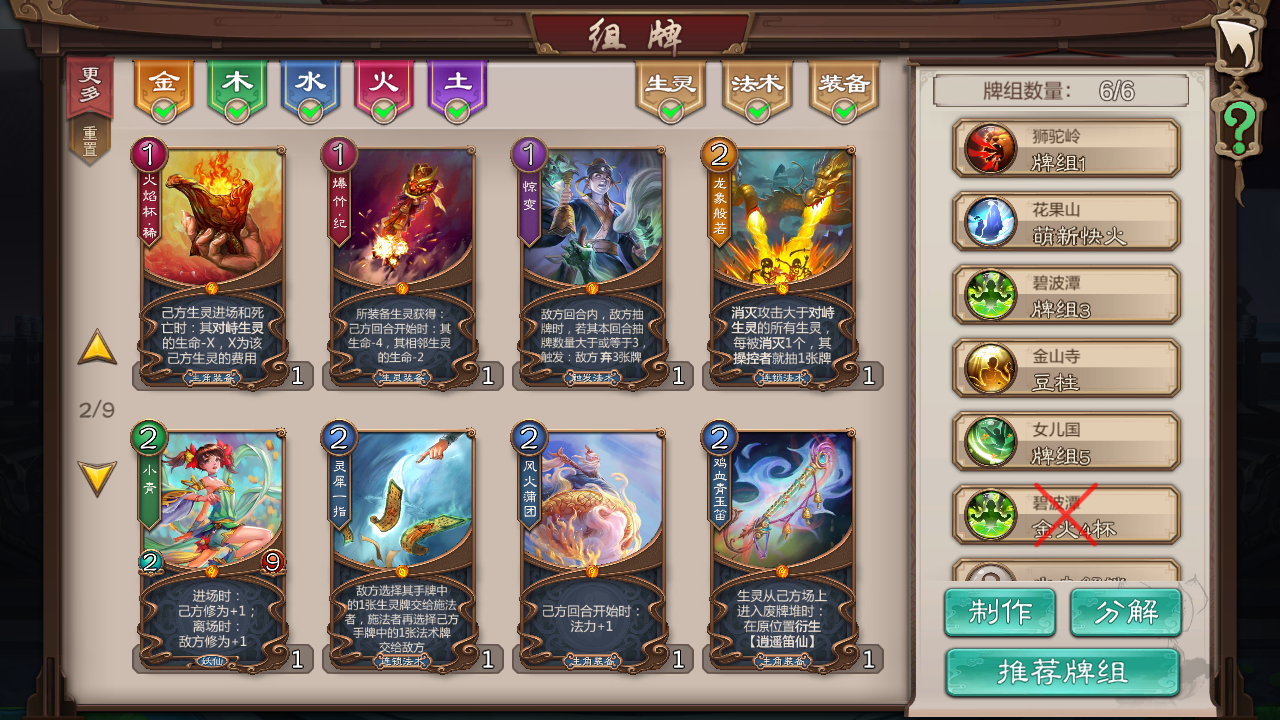Select the 土 (earth) element filter icon

click(458, 83)
